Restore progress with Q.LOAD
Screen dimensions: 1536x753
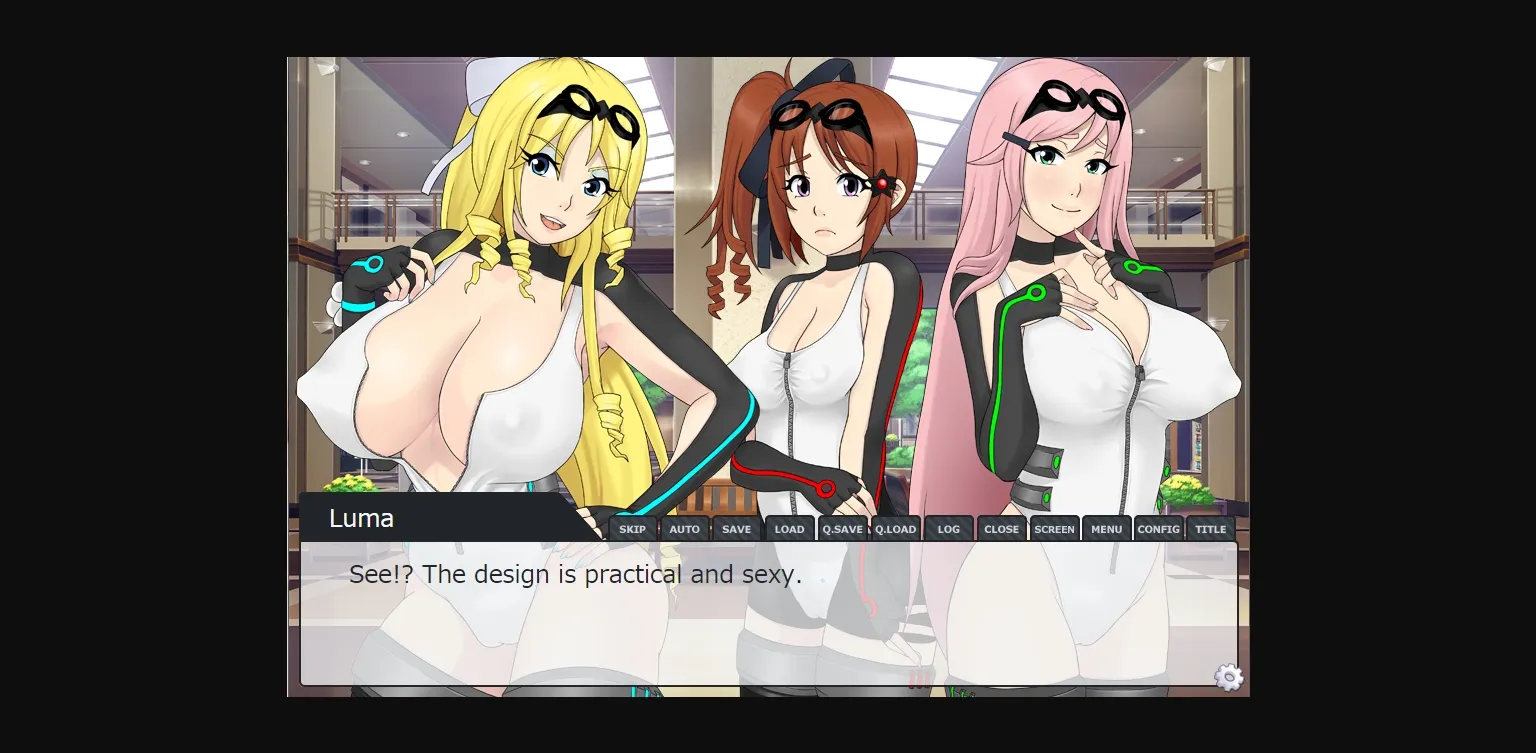[x=895, y=528]
